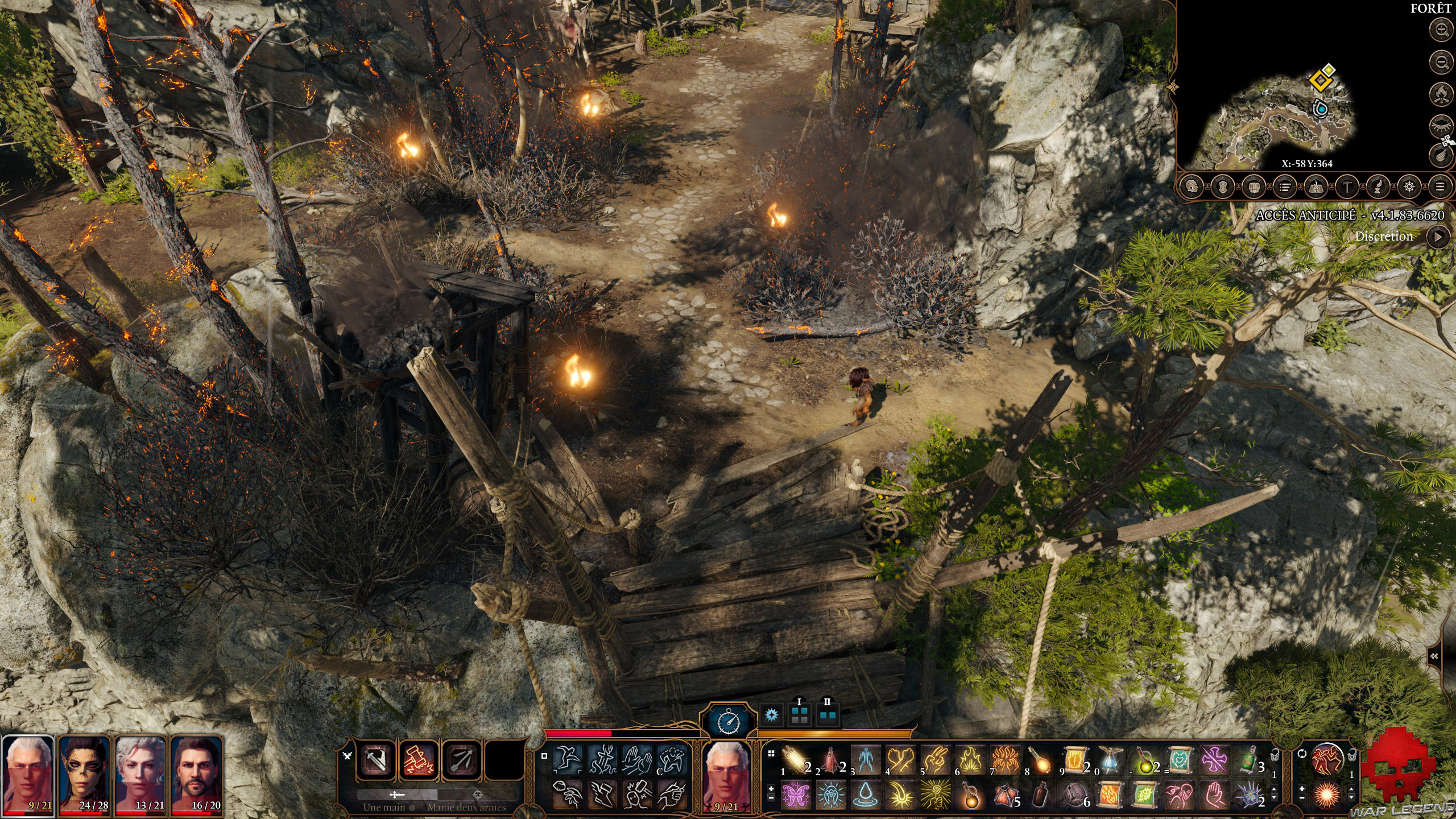This screenshot has height=819, width=1456.
Task: Open the hamburger game menu button
Action: [x=1440, y=187]
